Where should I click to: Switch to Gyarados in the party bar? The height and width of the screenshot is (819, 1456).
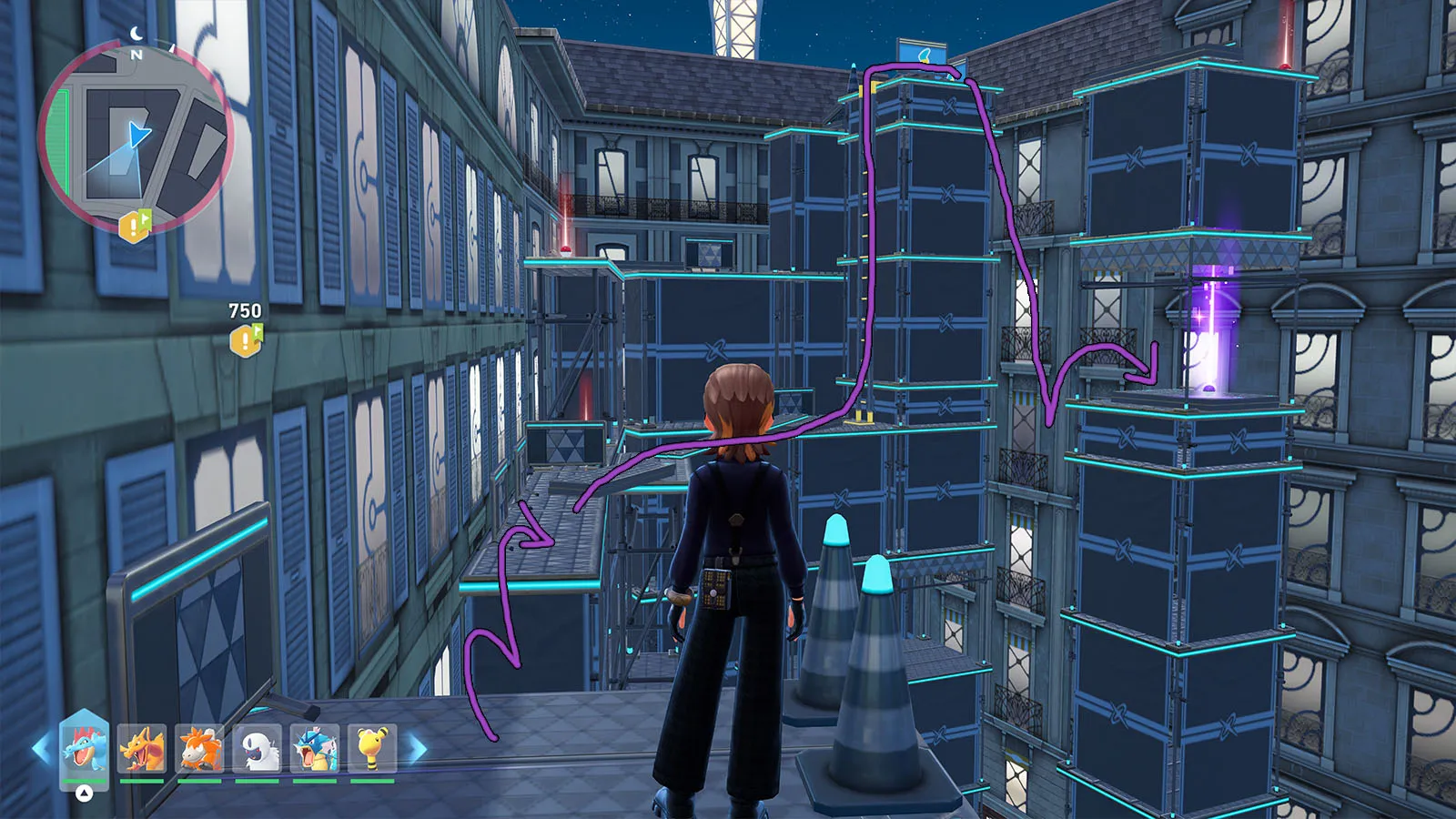click(x=315, y=748)
